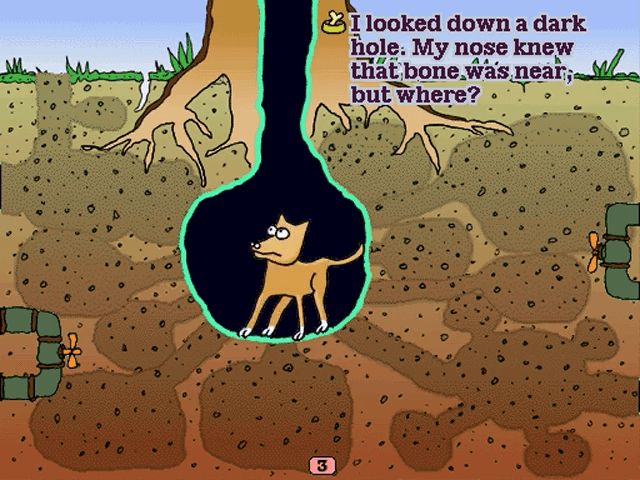Select the pink page number 3 button
640x480 pixels.
click(x=321, y=465)
